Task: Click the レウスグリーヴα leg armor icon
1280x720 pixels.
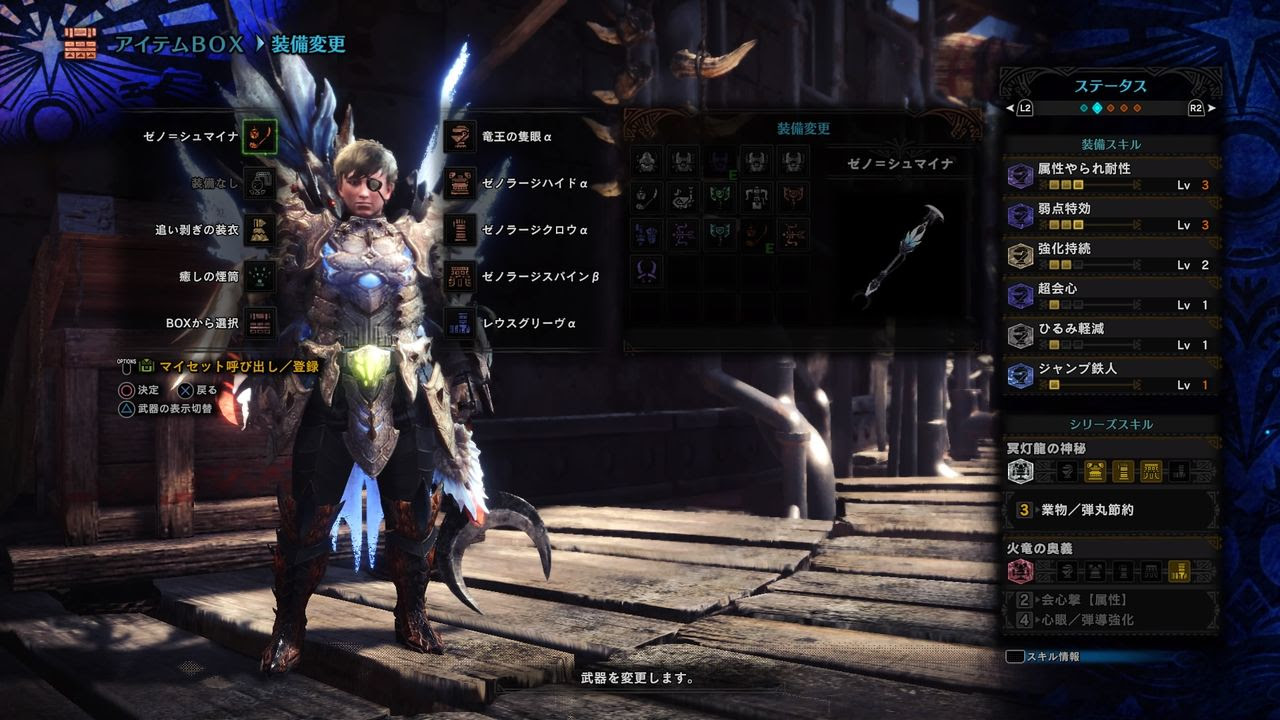Action: [459, 322]
